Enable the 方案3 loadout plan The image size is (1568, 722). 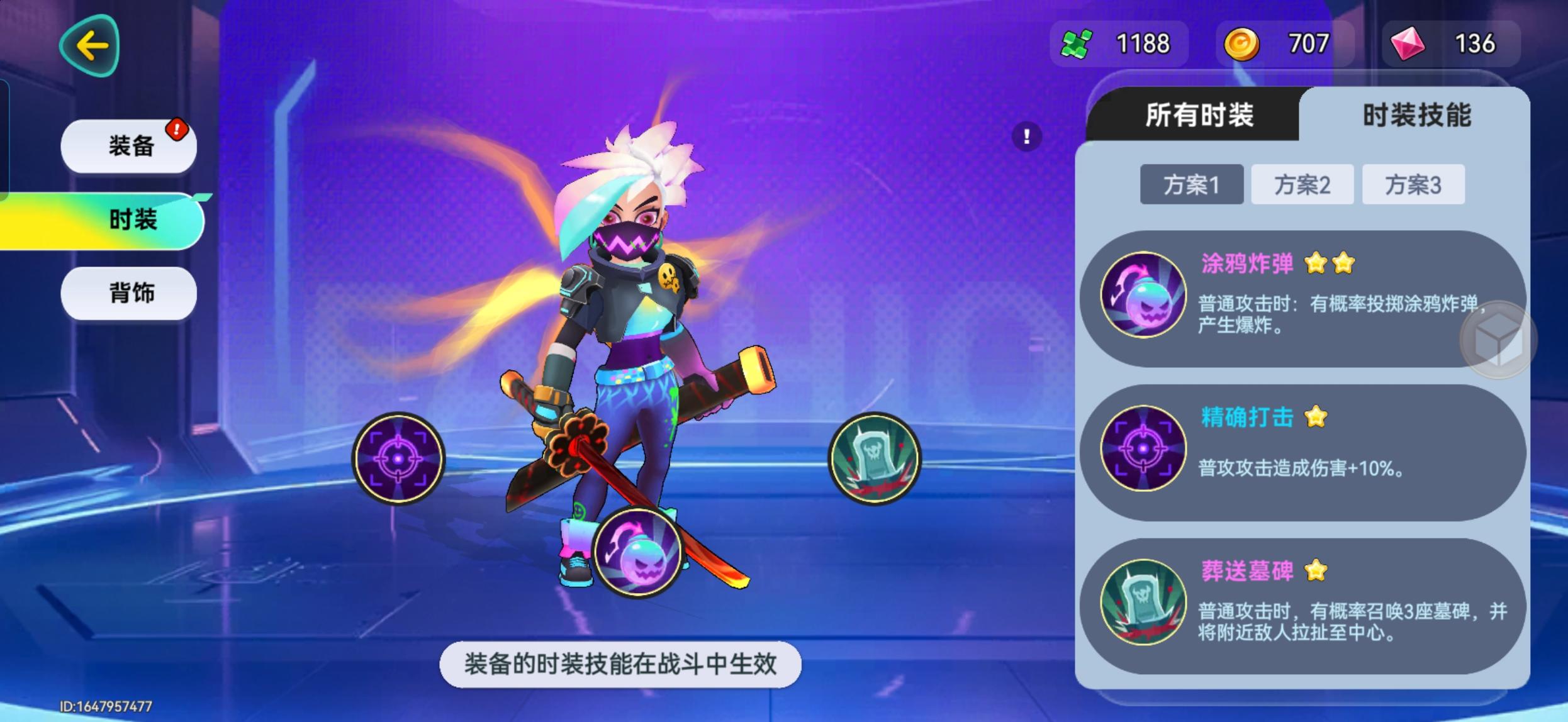[x=1413, y=184]
